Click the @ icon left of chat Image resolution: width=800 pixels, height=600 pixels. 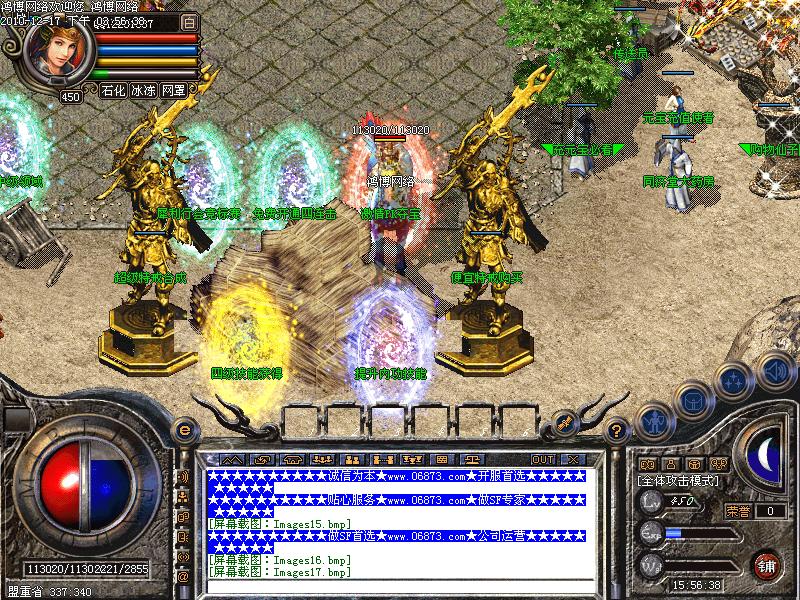(x=183, y=577)
